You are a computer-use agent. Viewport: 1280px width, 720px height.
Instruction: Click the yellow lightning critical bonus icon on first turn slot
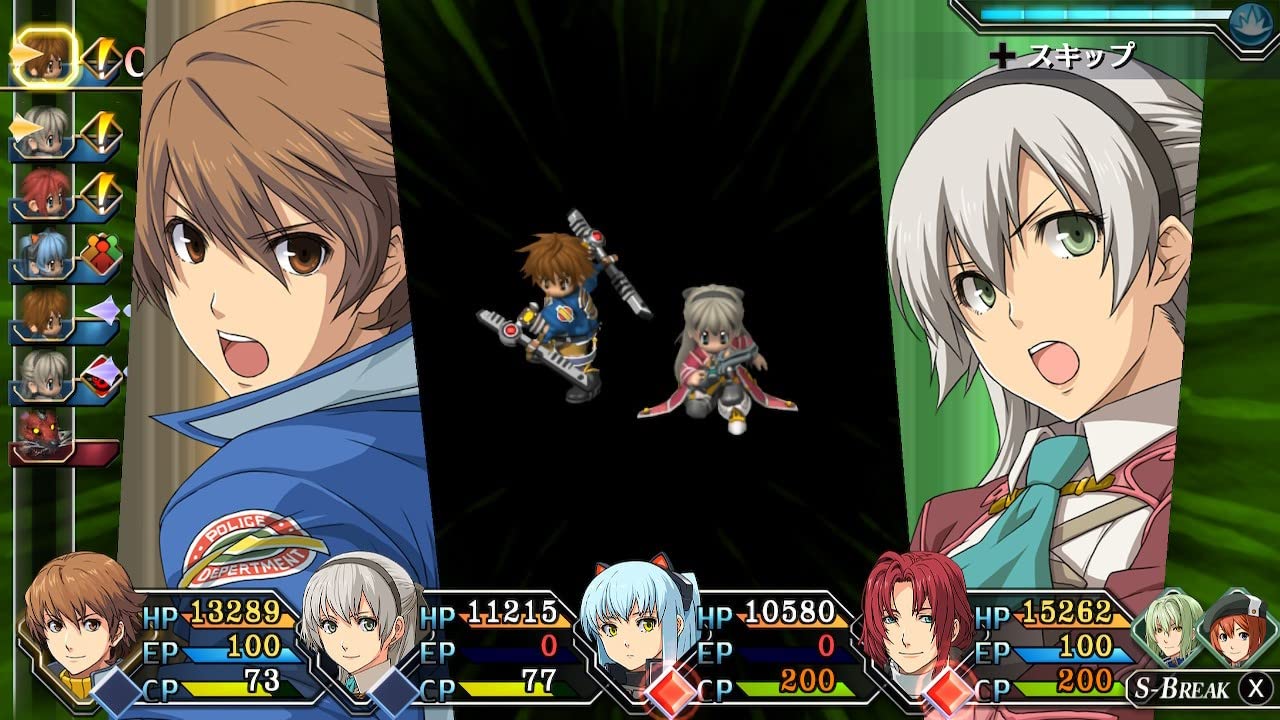pos(100,57)
